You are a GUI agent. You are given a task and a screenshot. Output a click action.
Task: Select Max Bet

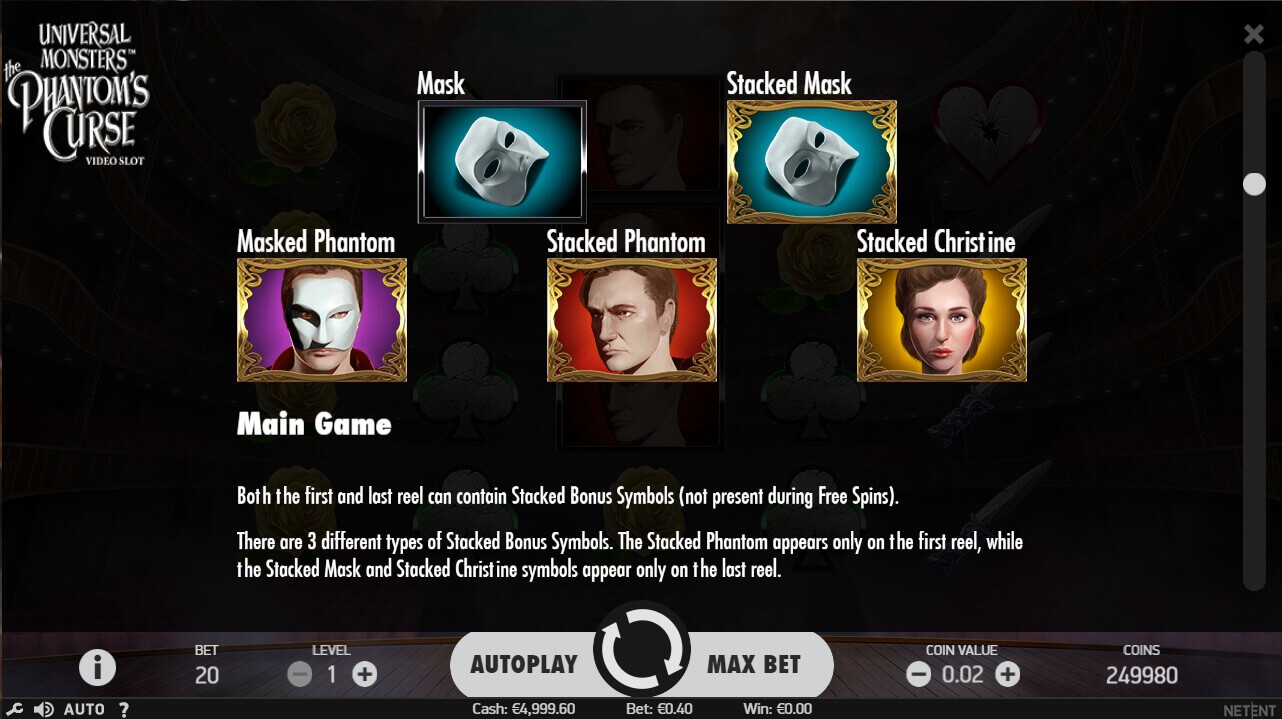[755, 664]
